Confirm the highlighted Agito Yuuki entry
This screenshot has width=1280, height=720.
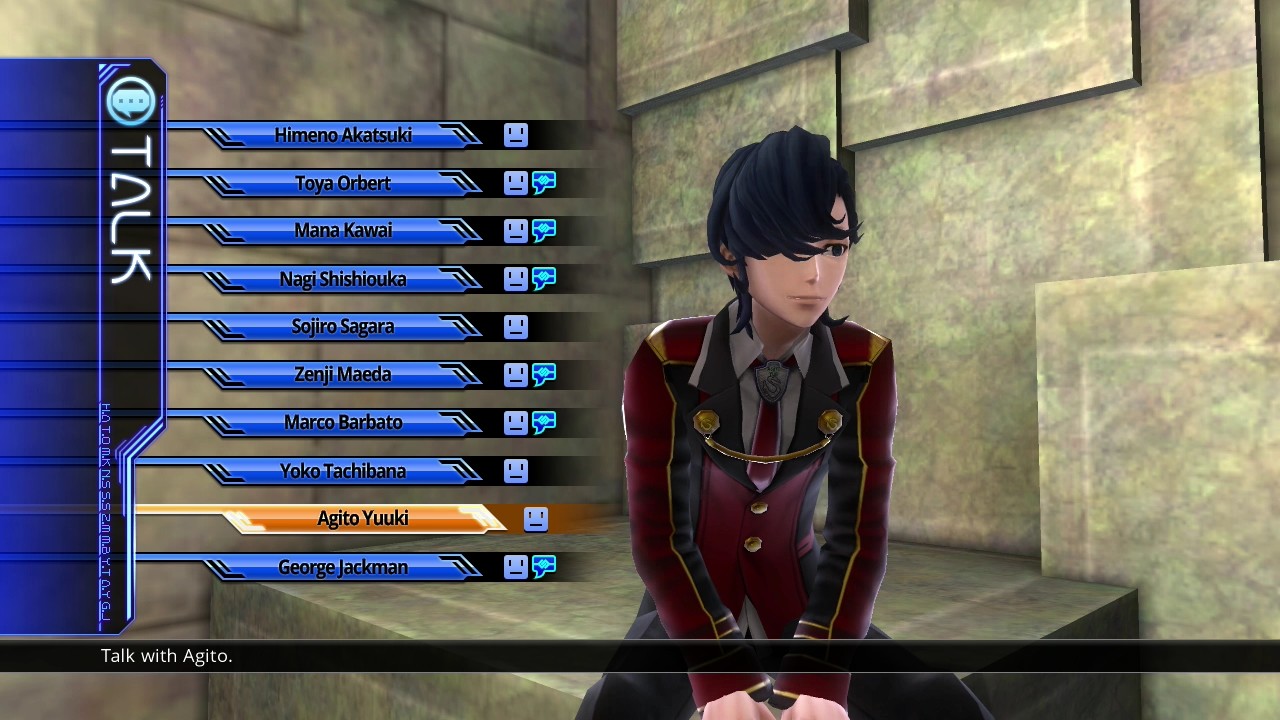363,518
